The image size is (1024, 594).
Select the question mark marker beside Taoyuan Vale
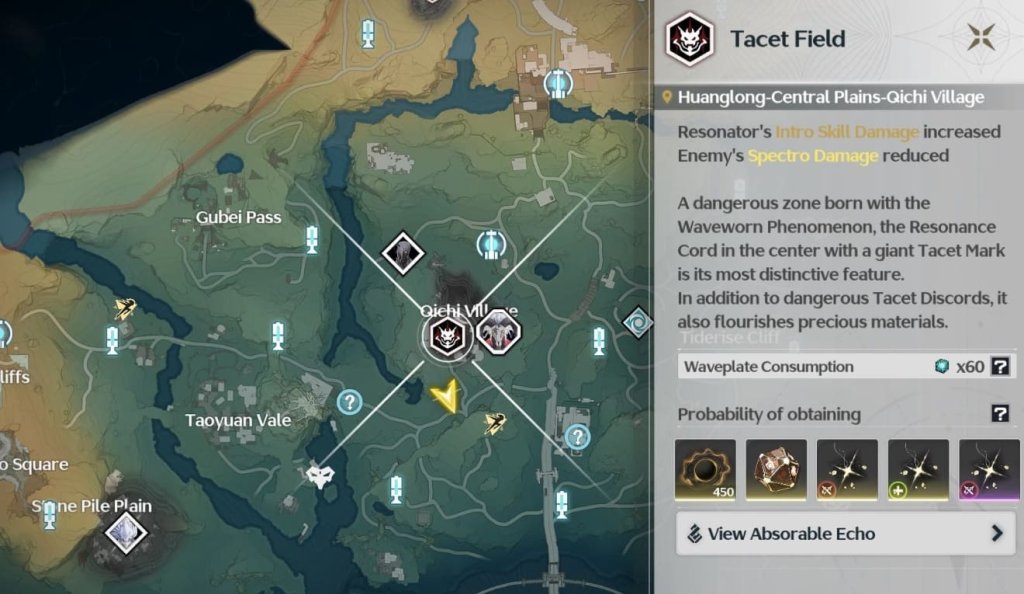(x=349, y=403)
